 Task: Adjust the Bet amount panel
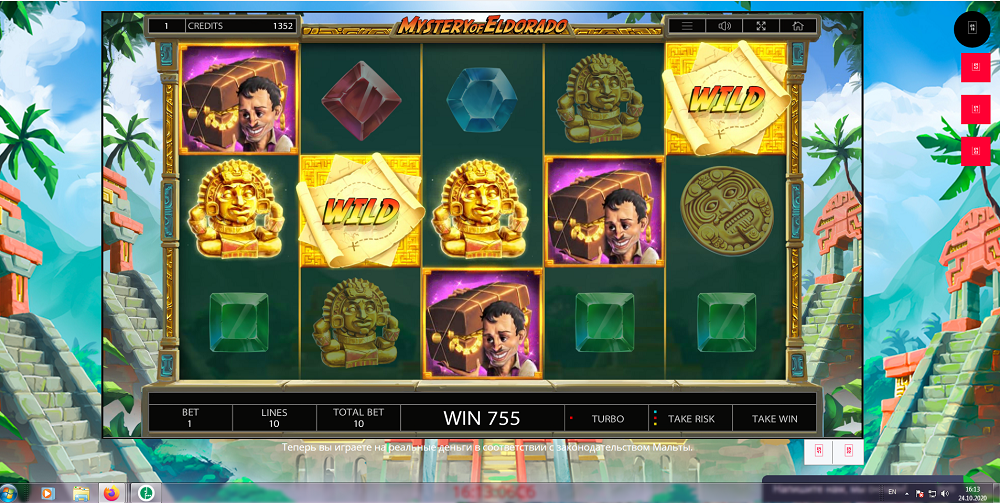(190, 418)
